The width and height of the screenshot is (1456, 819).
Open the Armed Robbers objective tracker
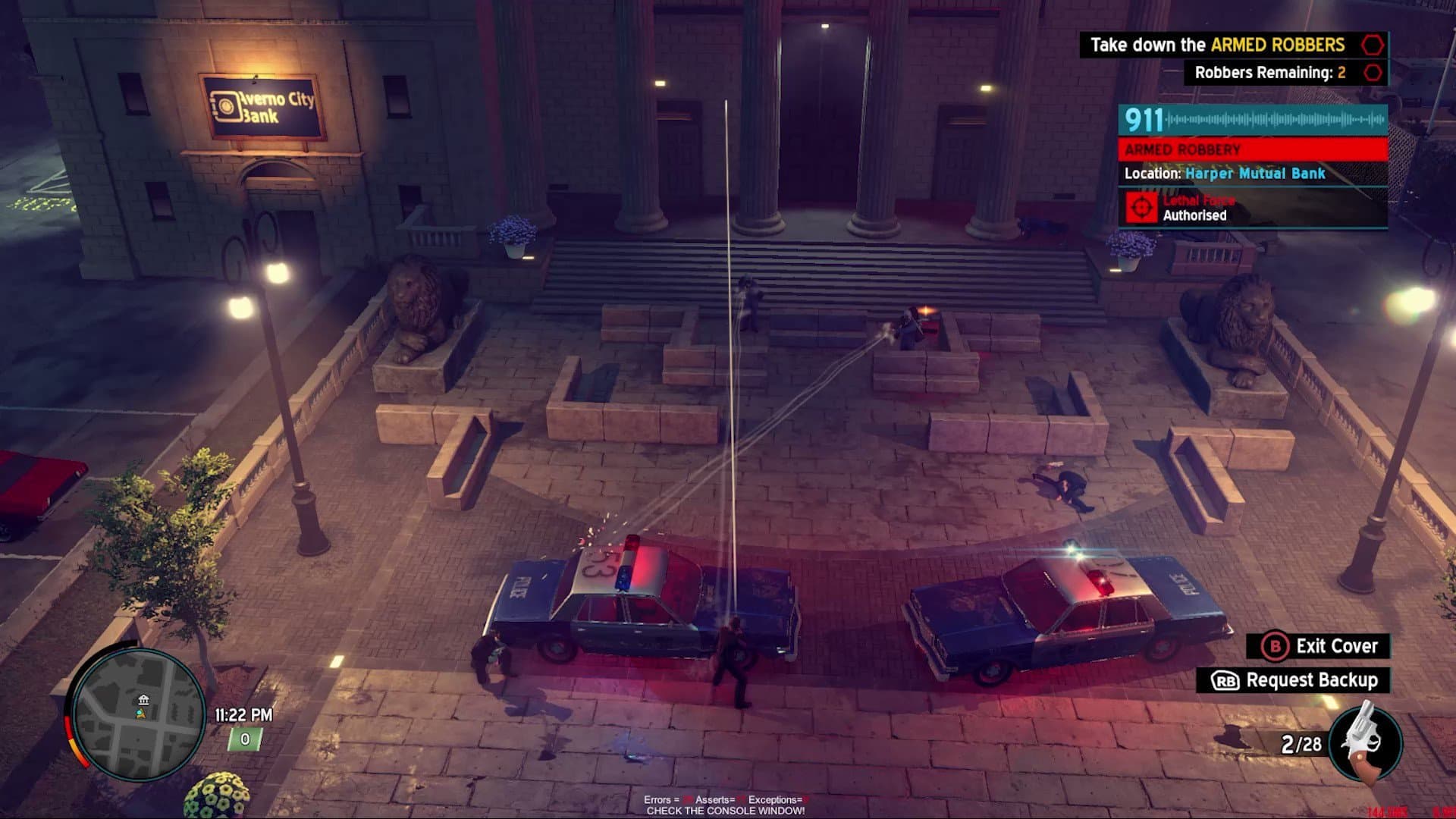click(1233, 45)
